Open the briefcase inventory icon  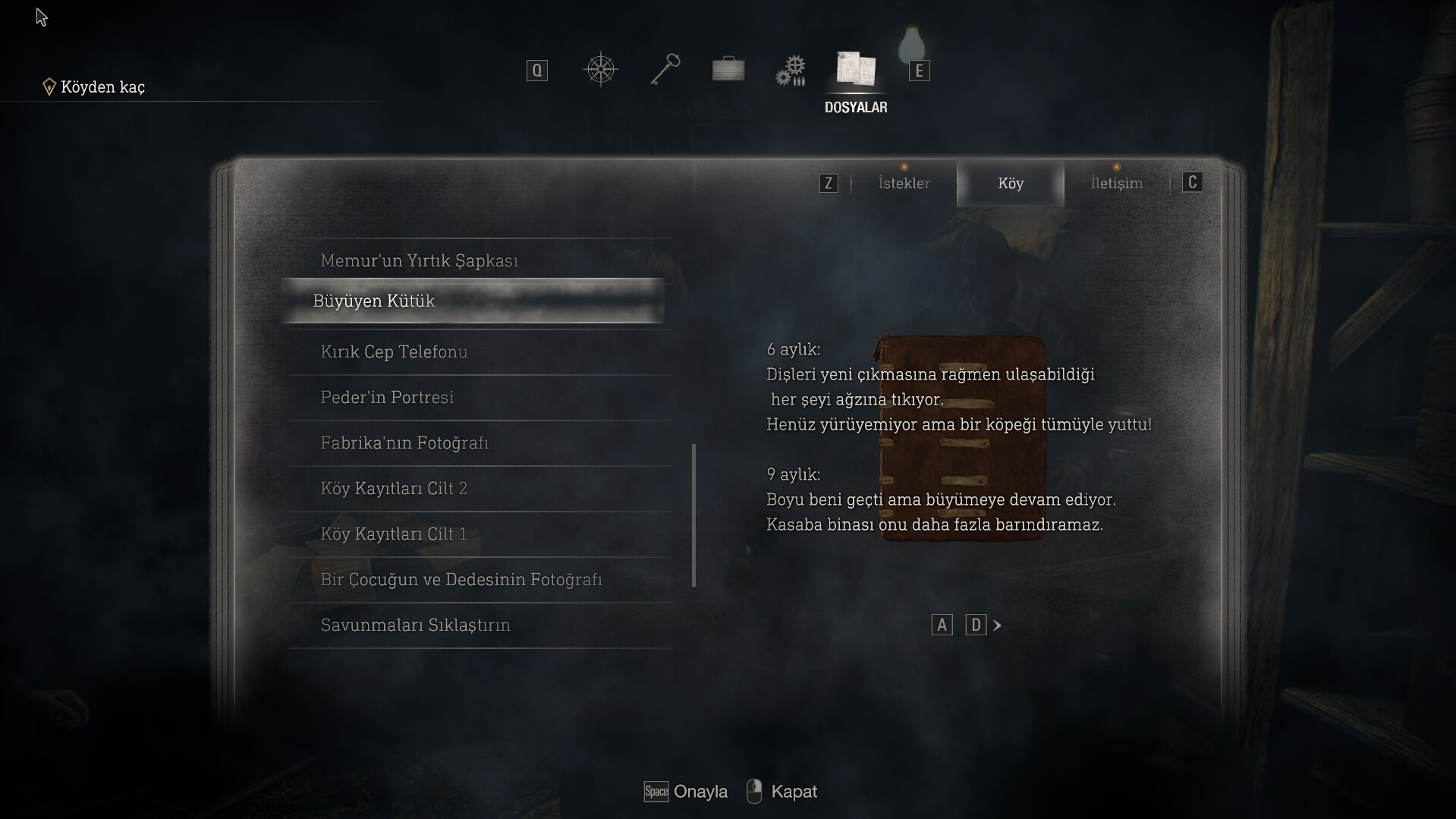pyautogui.click(x=728, y=68)
